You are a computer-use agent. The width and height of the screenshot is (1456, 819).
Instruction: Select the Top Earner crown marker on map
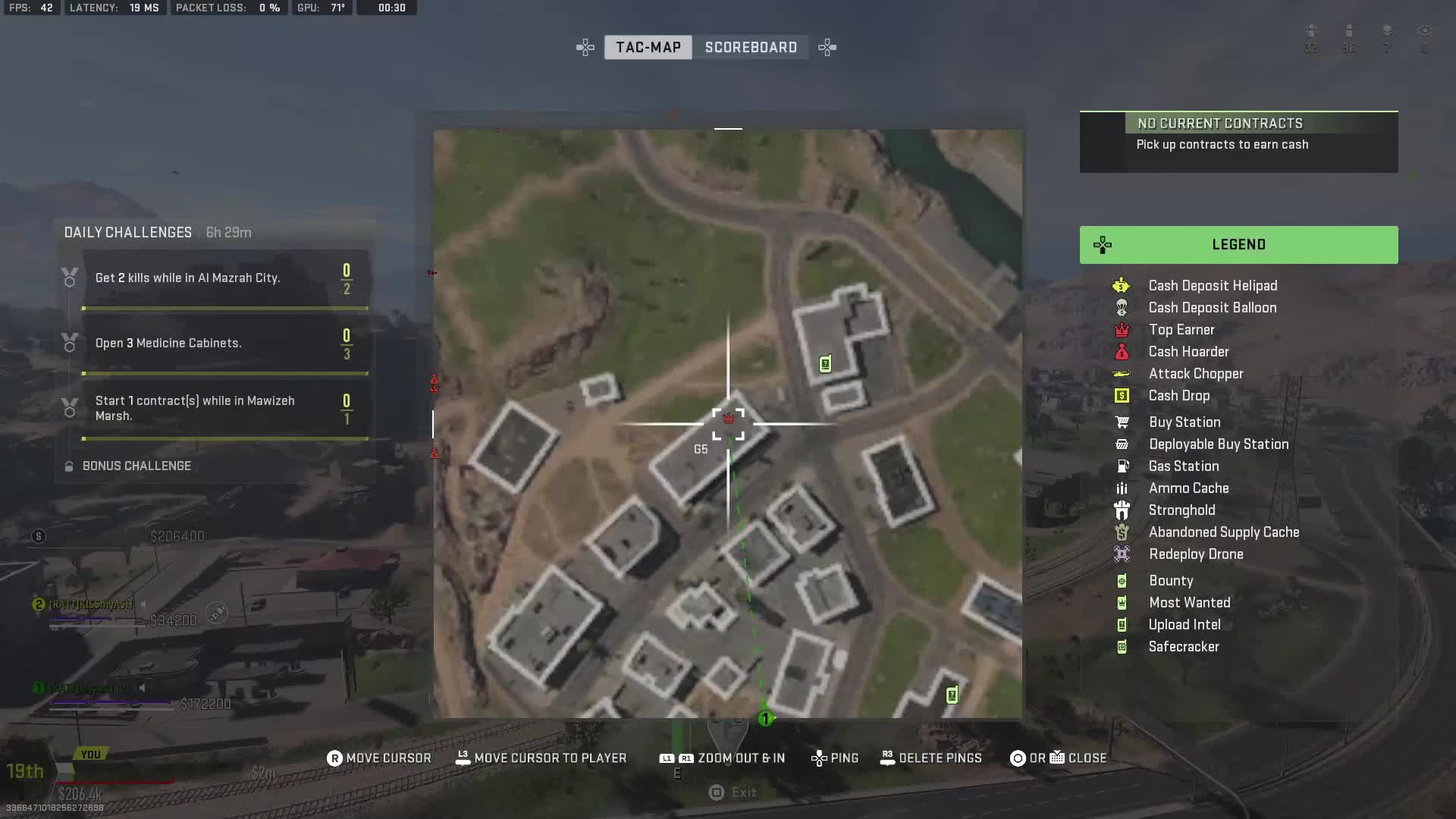(x=729, y=419)
